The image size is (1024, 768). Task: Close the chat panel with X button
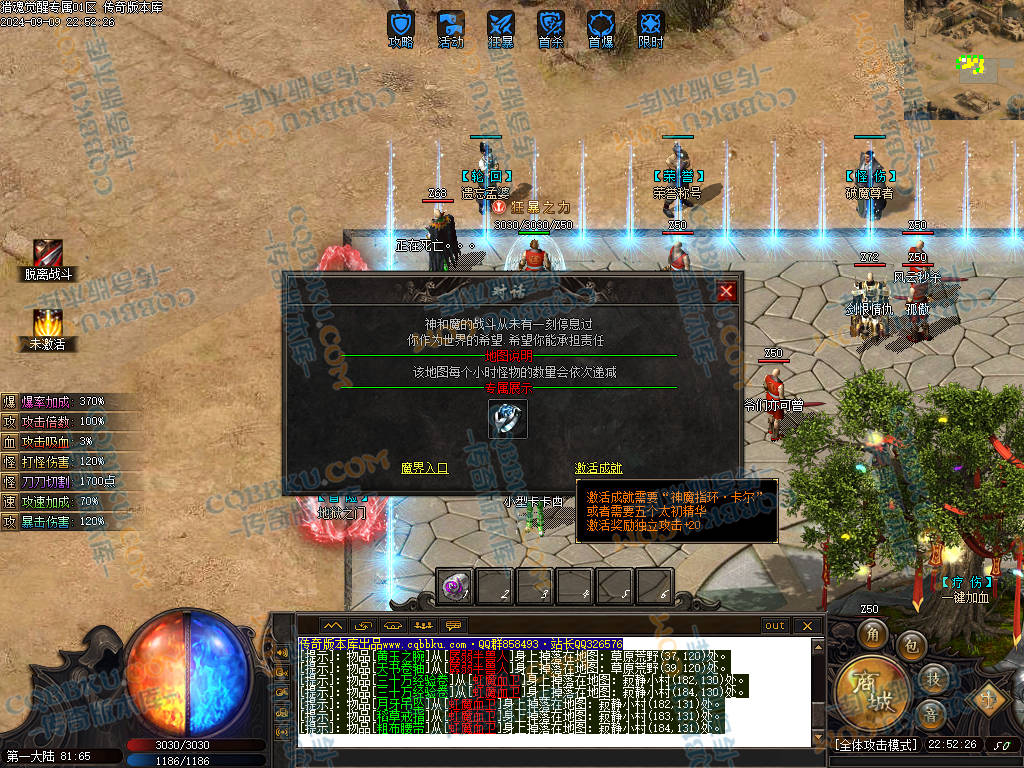tap(807, 626)
